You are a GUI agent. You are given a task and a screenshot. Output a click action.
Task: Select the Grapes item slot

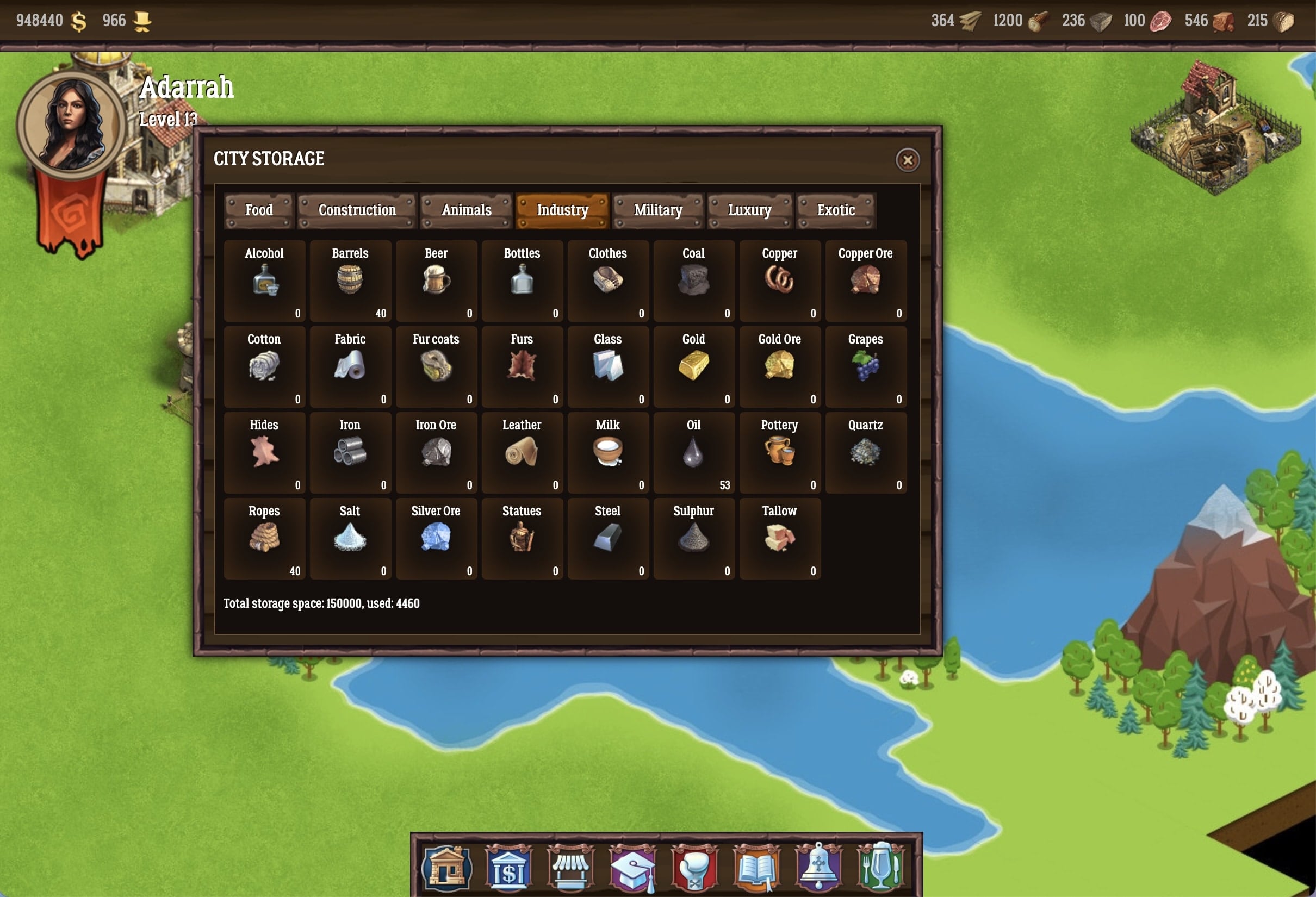click(865, 367)
